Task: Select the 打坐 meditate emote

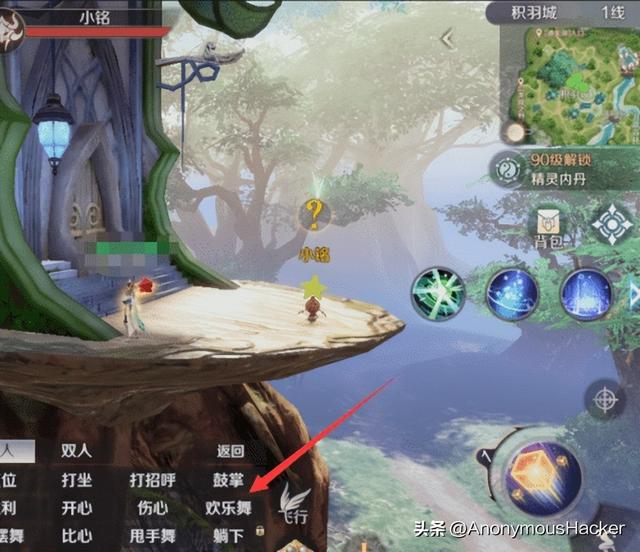Action: [x=77, y=480]
